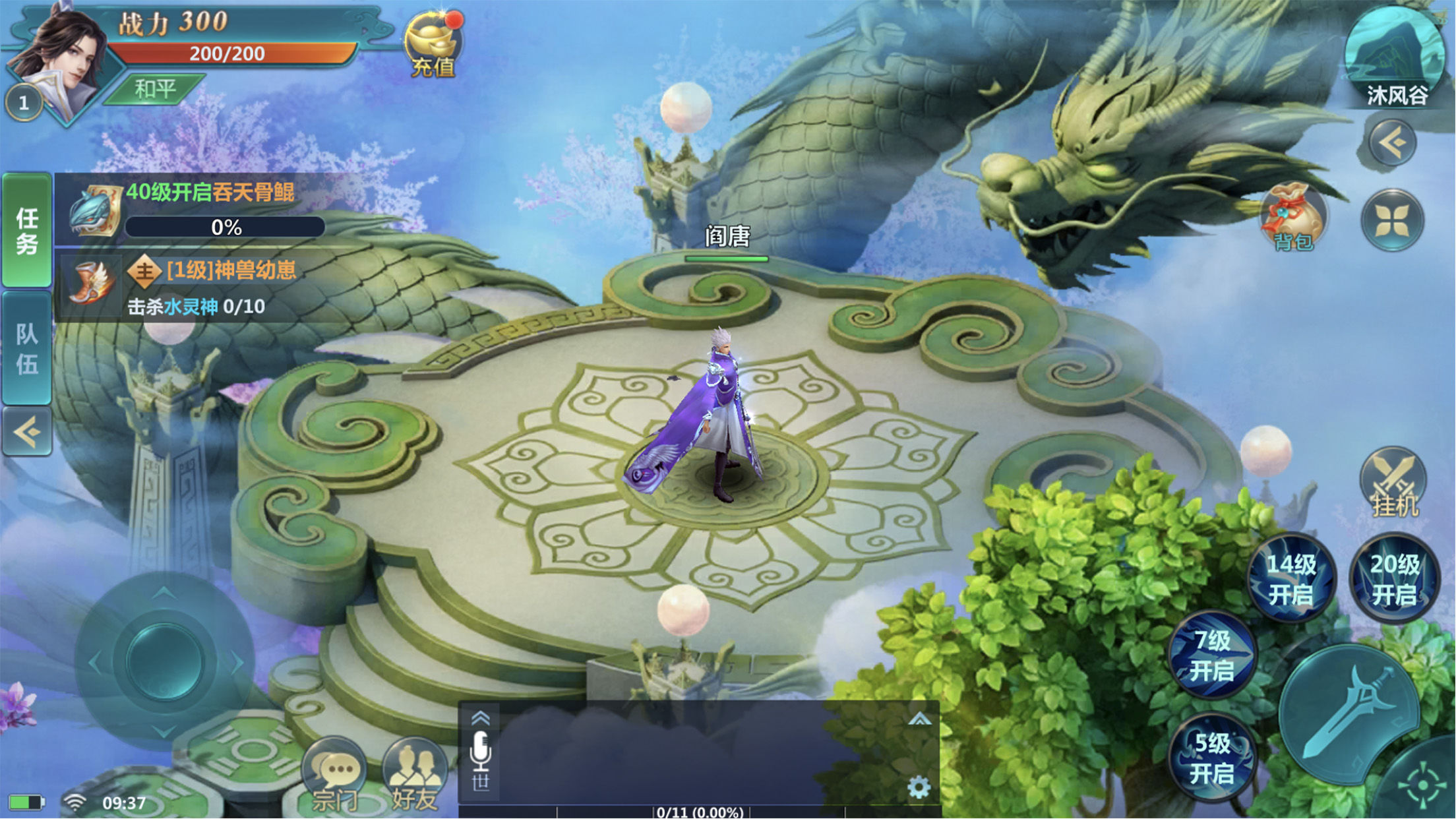The width and height of the screenshot is (1456, 819).
Task: Collapse the top-right menu with the arrow button
Action: point(1392,142)
